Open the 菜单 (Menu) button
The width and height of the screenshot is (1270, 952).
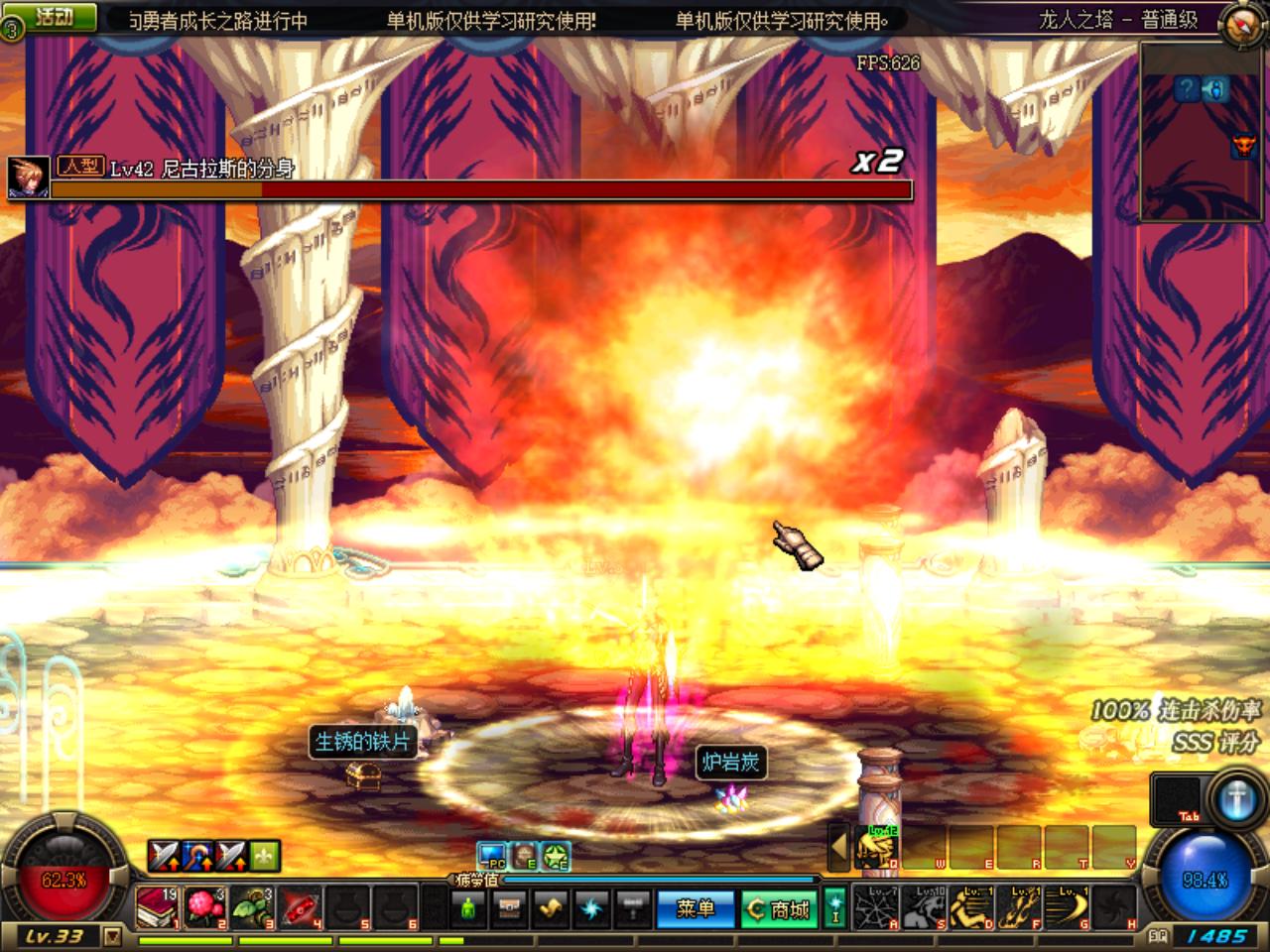[x=695, y=908]
